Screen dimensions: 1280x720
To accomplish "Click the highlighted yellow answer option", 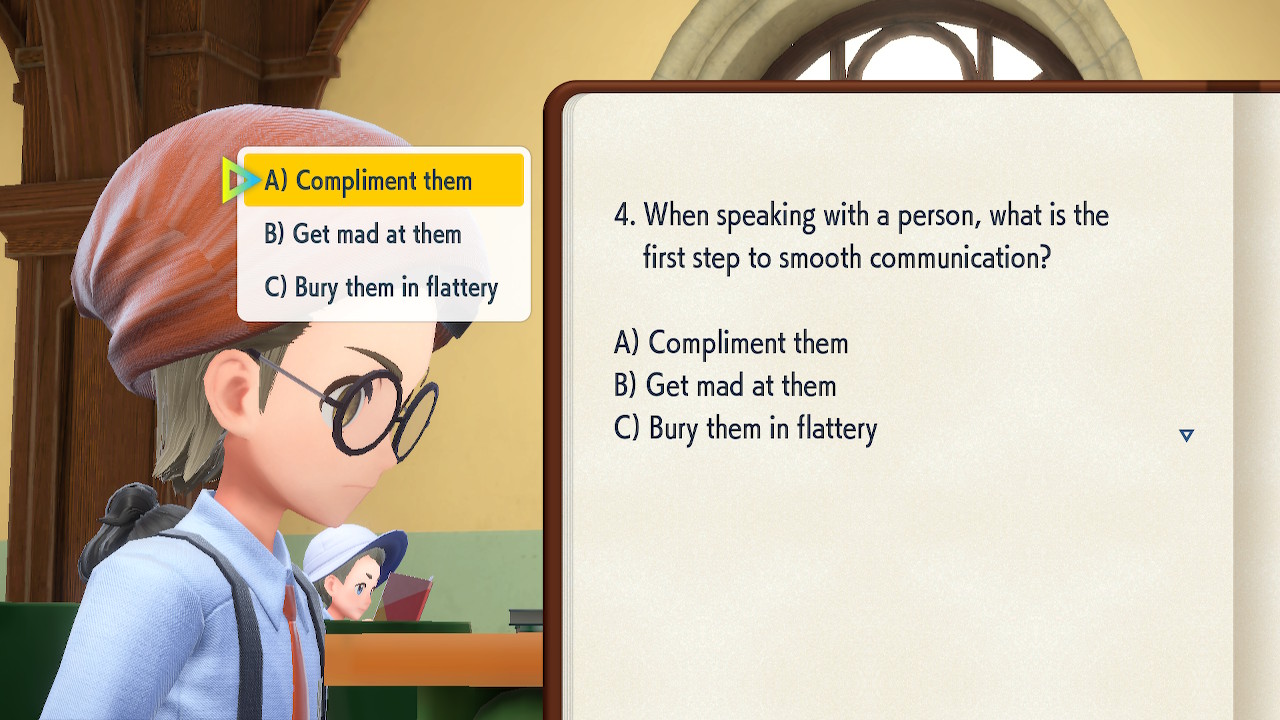I will (x=383, y=181).
